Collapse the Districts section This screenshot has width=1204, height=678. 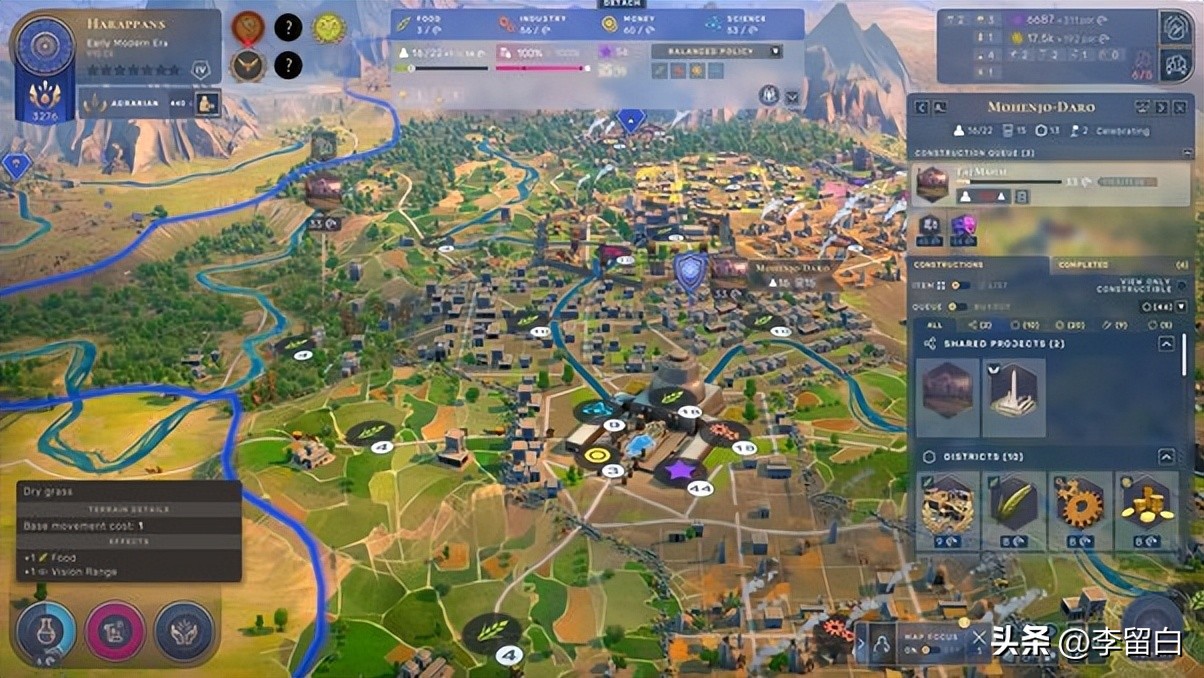point(1166,456)
